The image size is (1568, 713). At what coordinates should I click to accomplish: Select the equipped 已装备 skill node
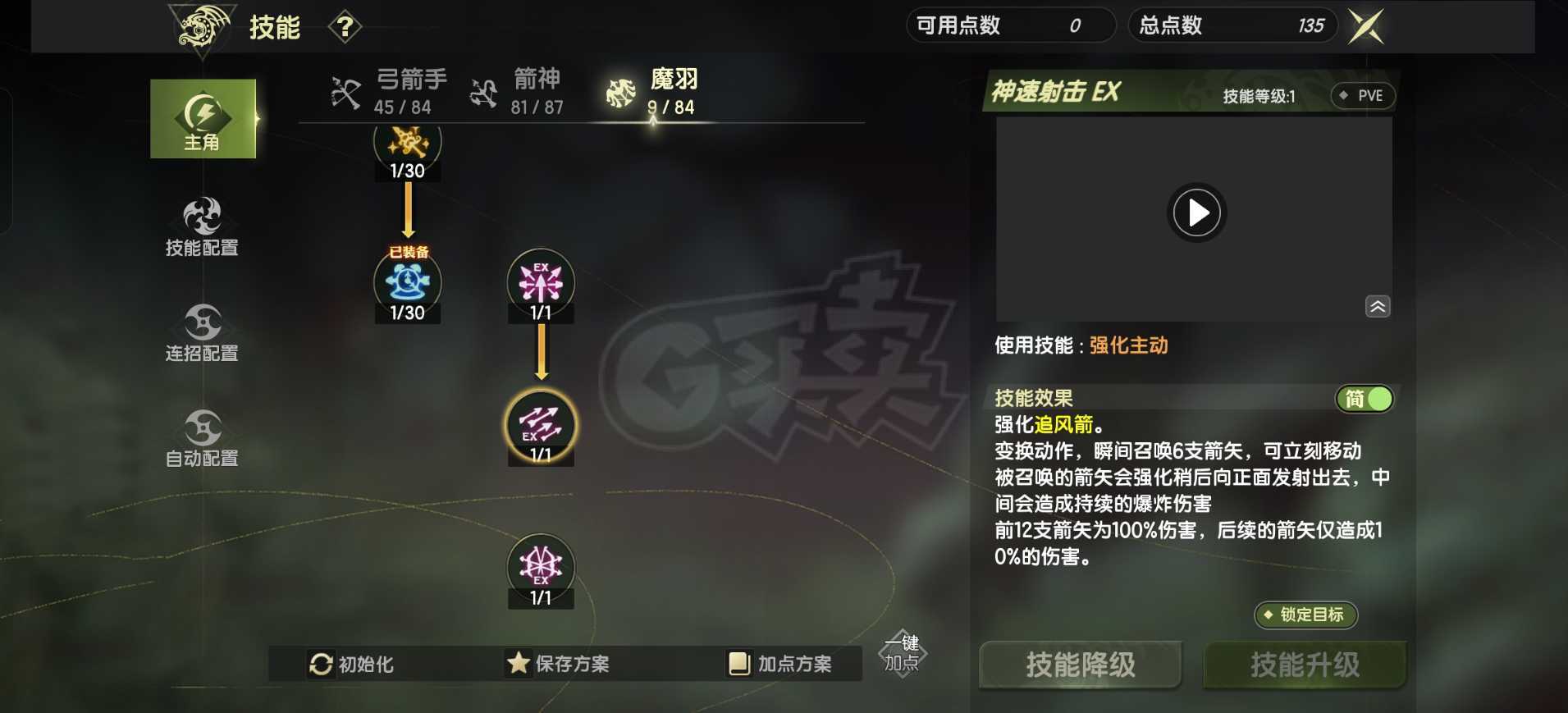[408, 283]
